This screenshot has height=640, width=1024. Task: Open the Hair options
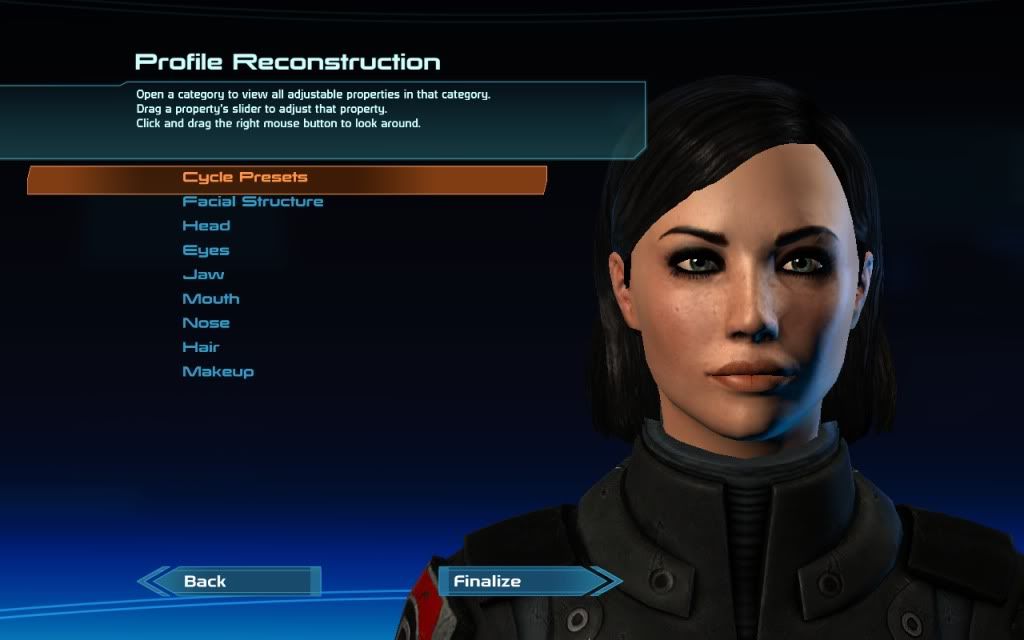coord(201,347)
